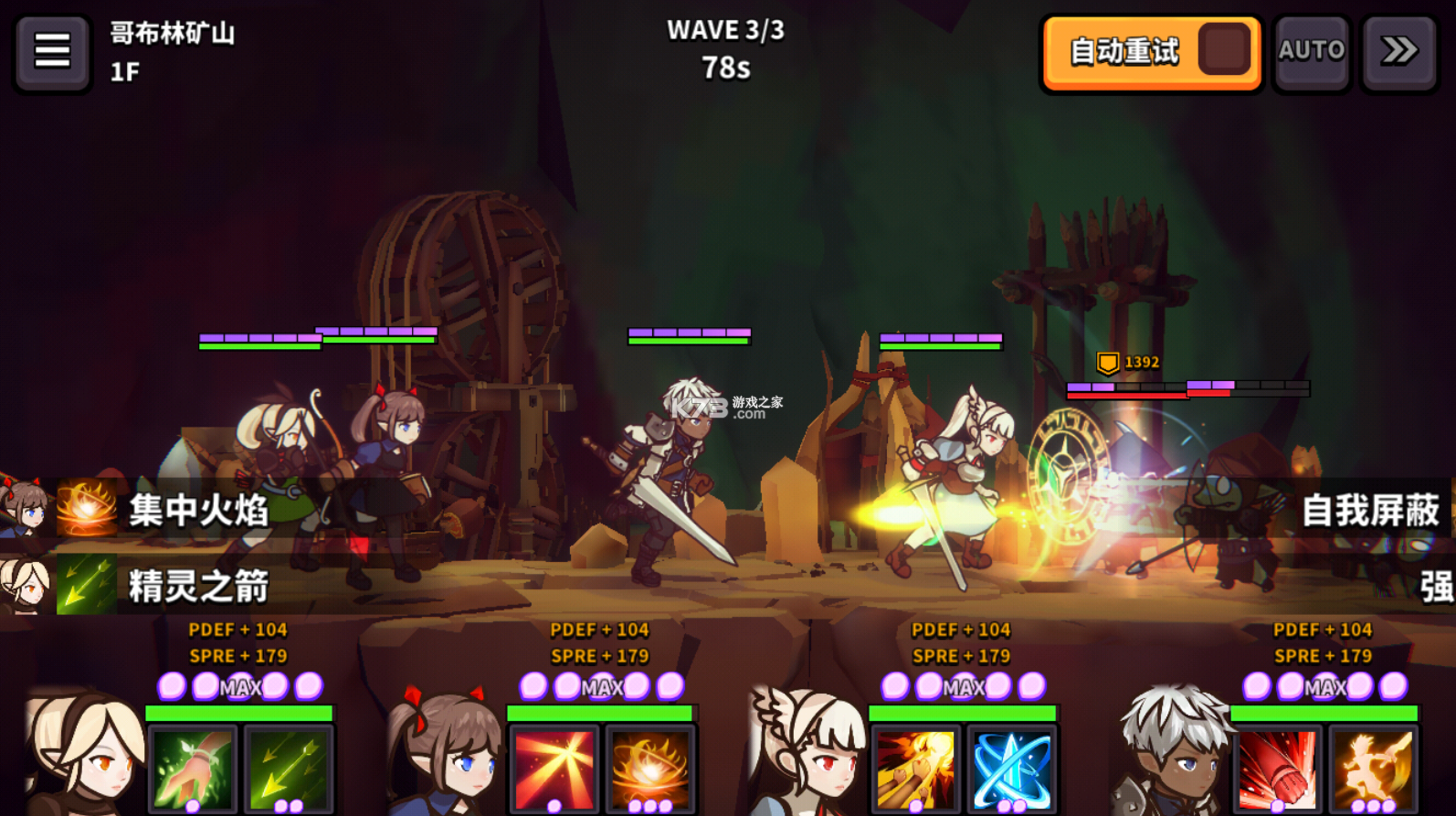Tap the fast-forward double arrow button
This screenshot has width=1456, height=816.
pyautogui.click(x=1398, y=51)
